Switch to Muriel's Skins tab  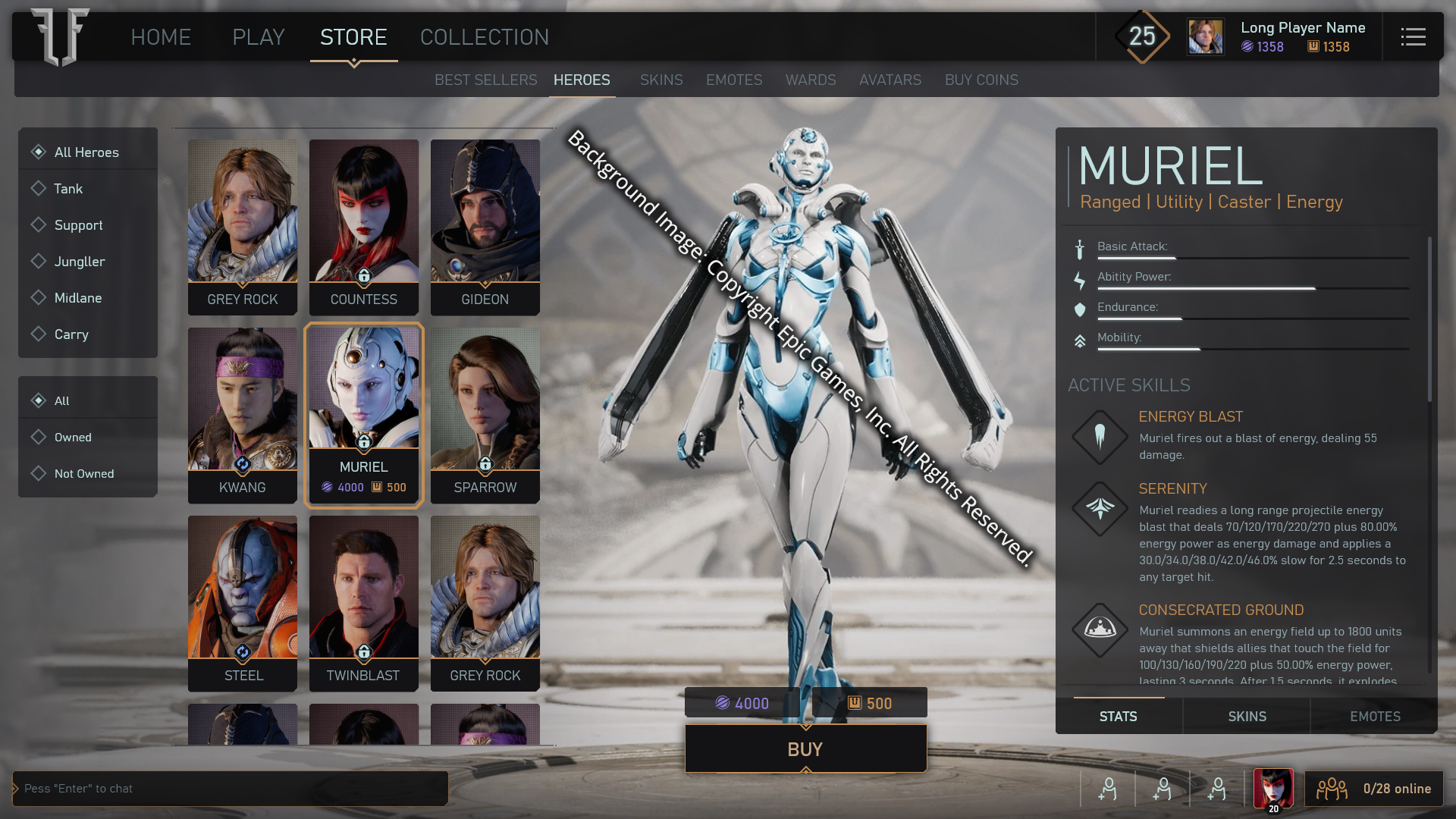point(1247,717)
